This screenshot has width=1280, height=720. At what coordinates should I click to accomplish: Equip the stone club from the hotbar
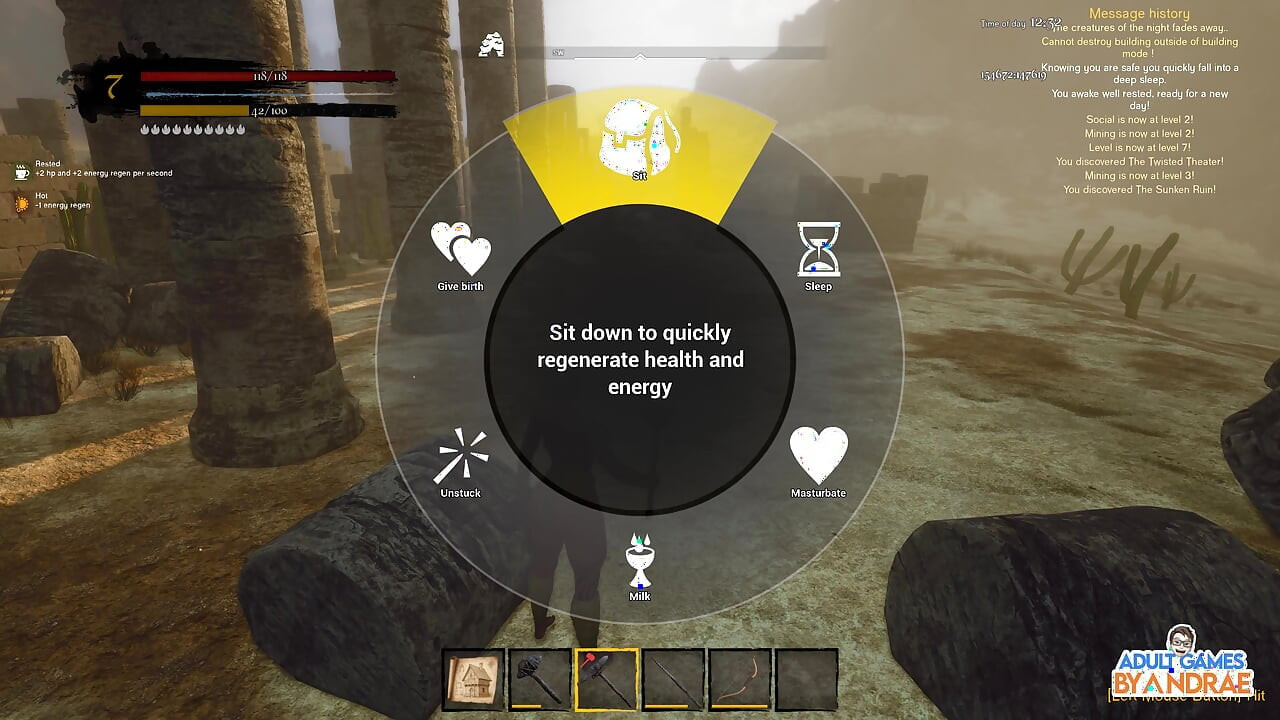[x=540, y=680]
